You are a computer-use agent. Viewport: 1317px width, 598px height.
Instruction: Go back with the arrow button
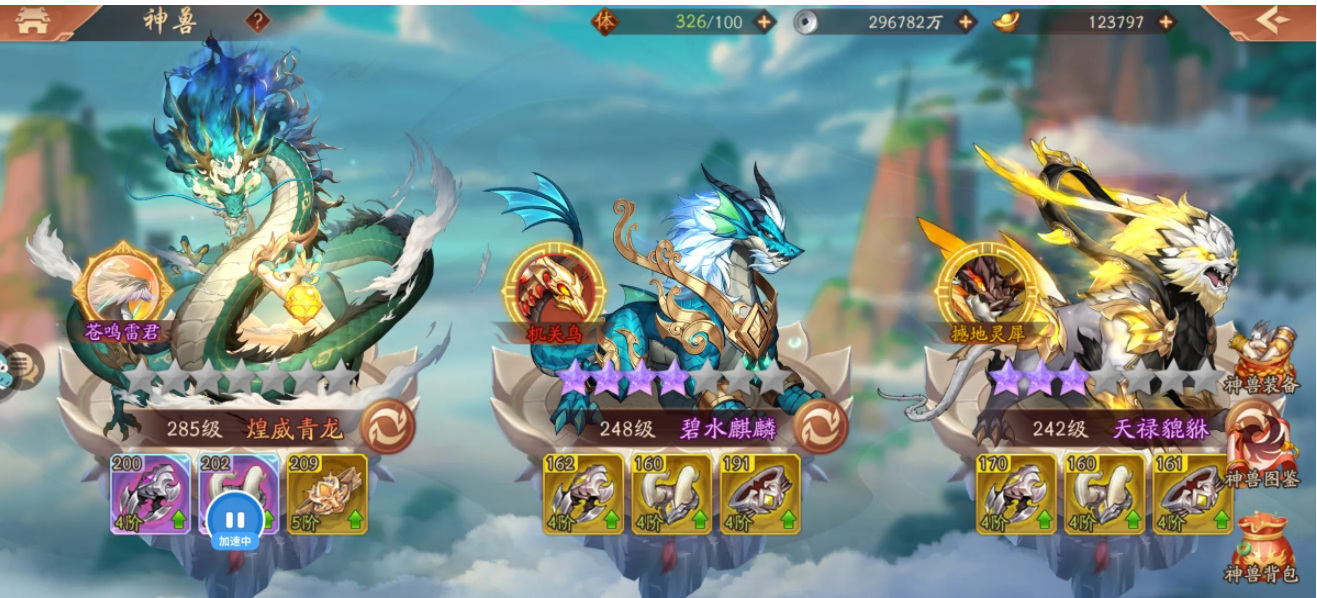1272,21
